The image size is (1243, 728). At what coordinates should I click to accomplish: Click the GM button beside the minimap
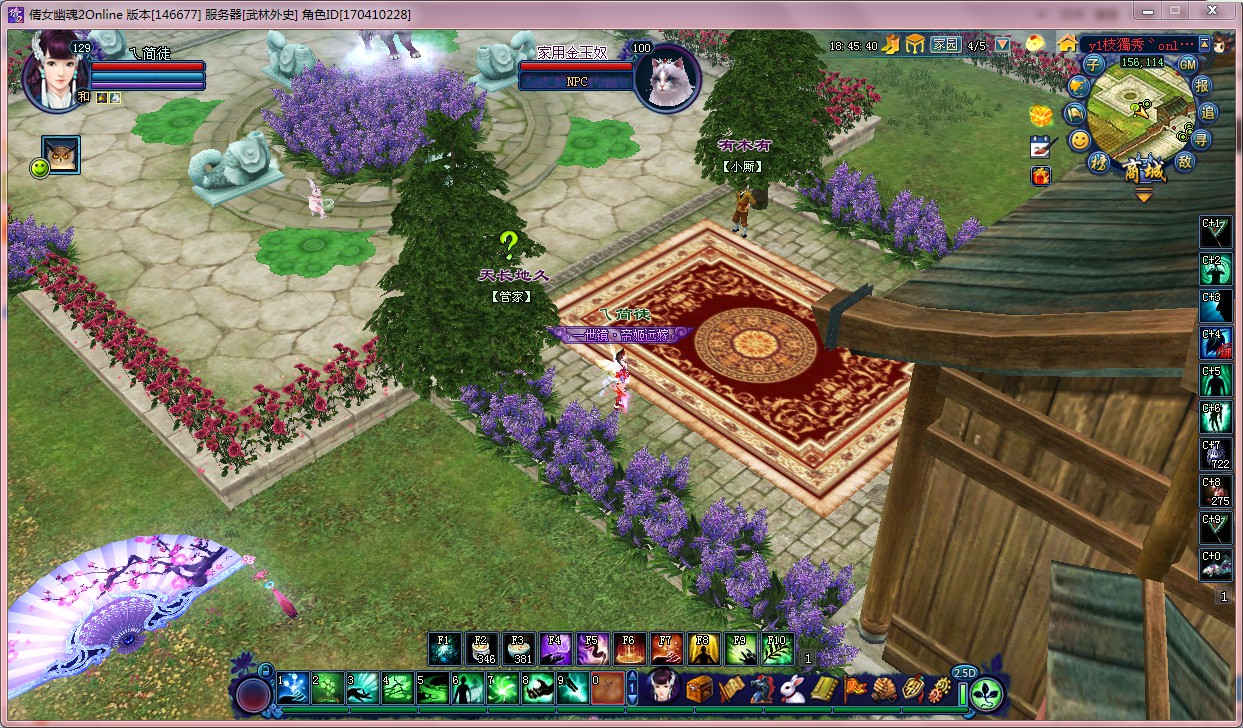[x=1187, y=64]
